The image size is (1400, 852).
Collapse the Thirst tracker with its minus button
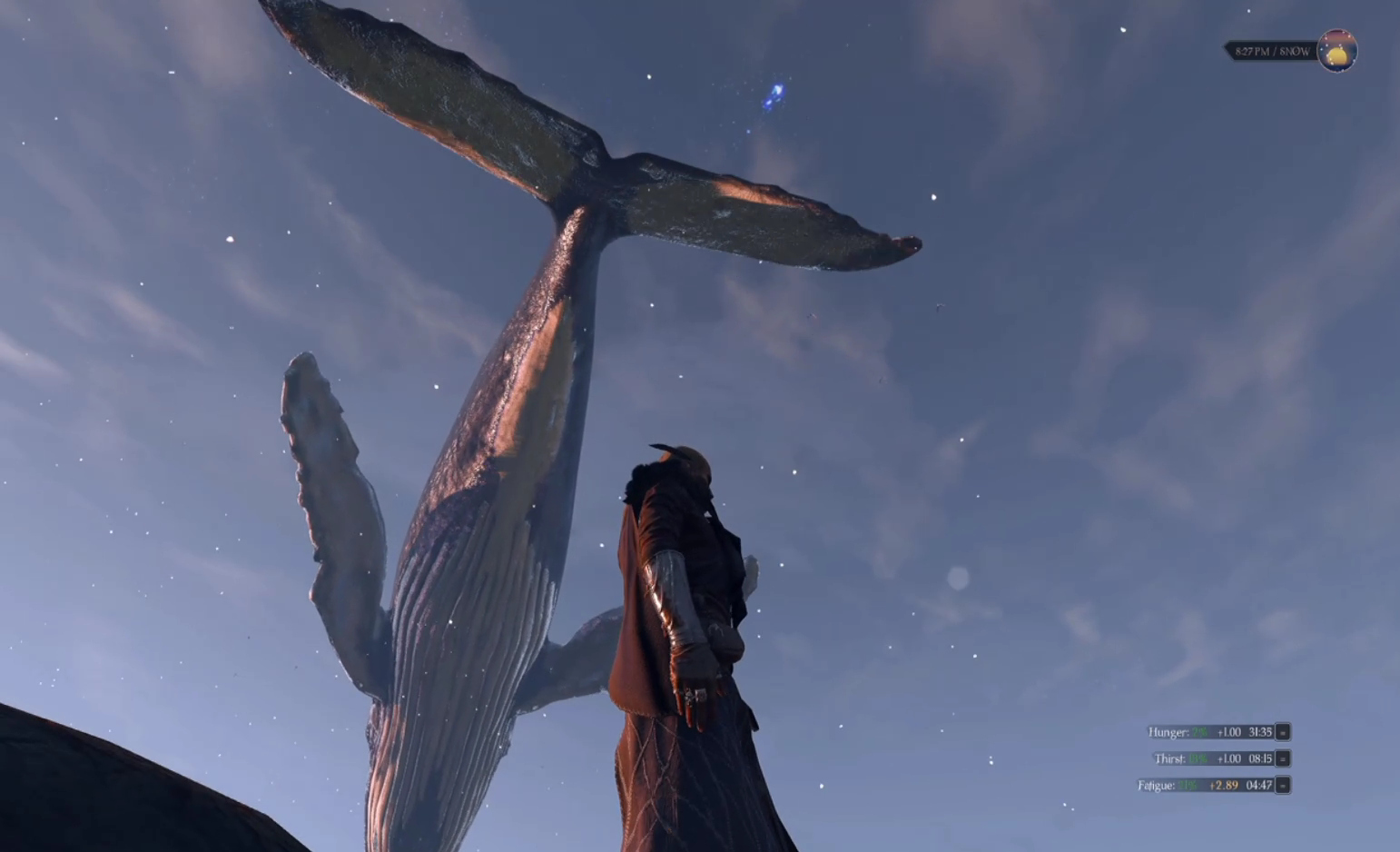click(x=1283, y=758)
